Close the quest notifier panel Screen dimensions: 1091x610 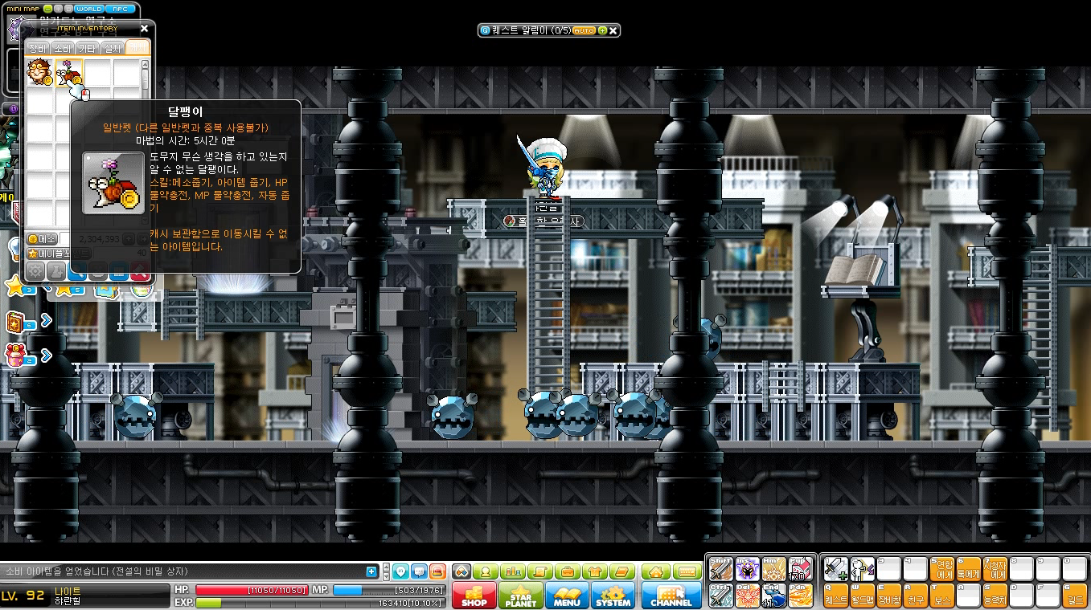[x=613, y=31]
